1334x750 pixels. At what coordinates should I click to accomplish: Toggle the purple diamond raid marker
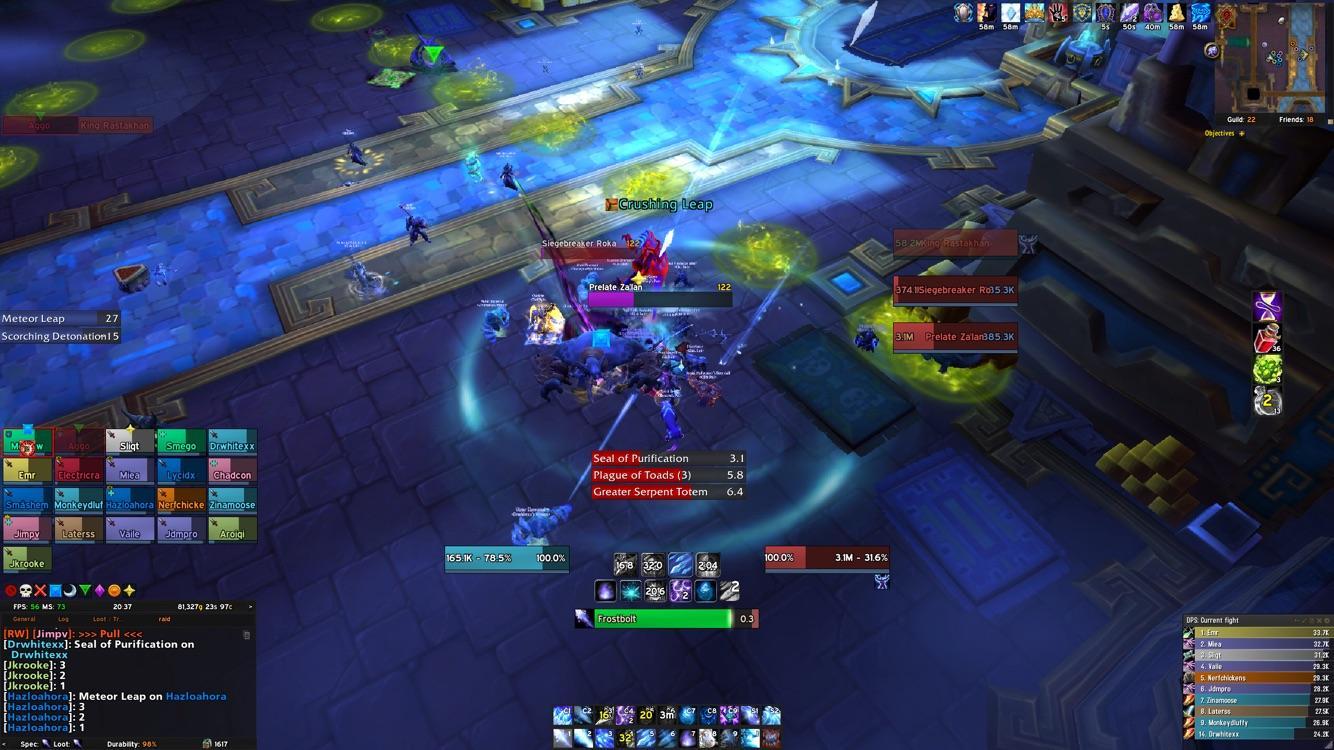[x=99, y=590]
